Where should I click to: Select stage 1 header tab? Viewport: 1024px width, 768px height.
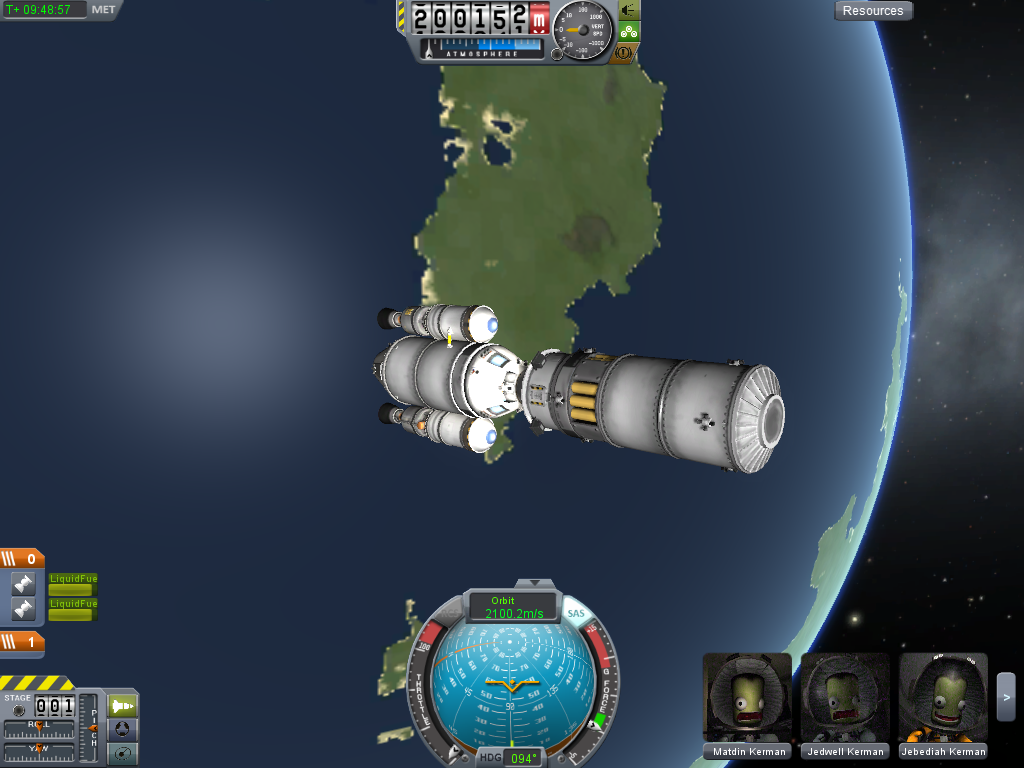22,642
